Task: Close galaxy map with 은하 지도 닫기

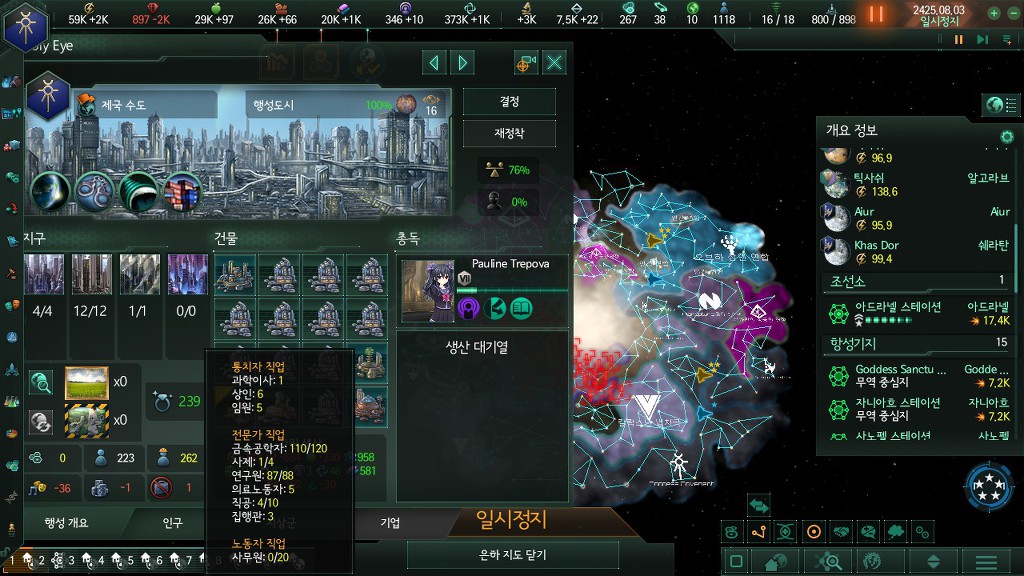Action: (512, 555)
